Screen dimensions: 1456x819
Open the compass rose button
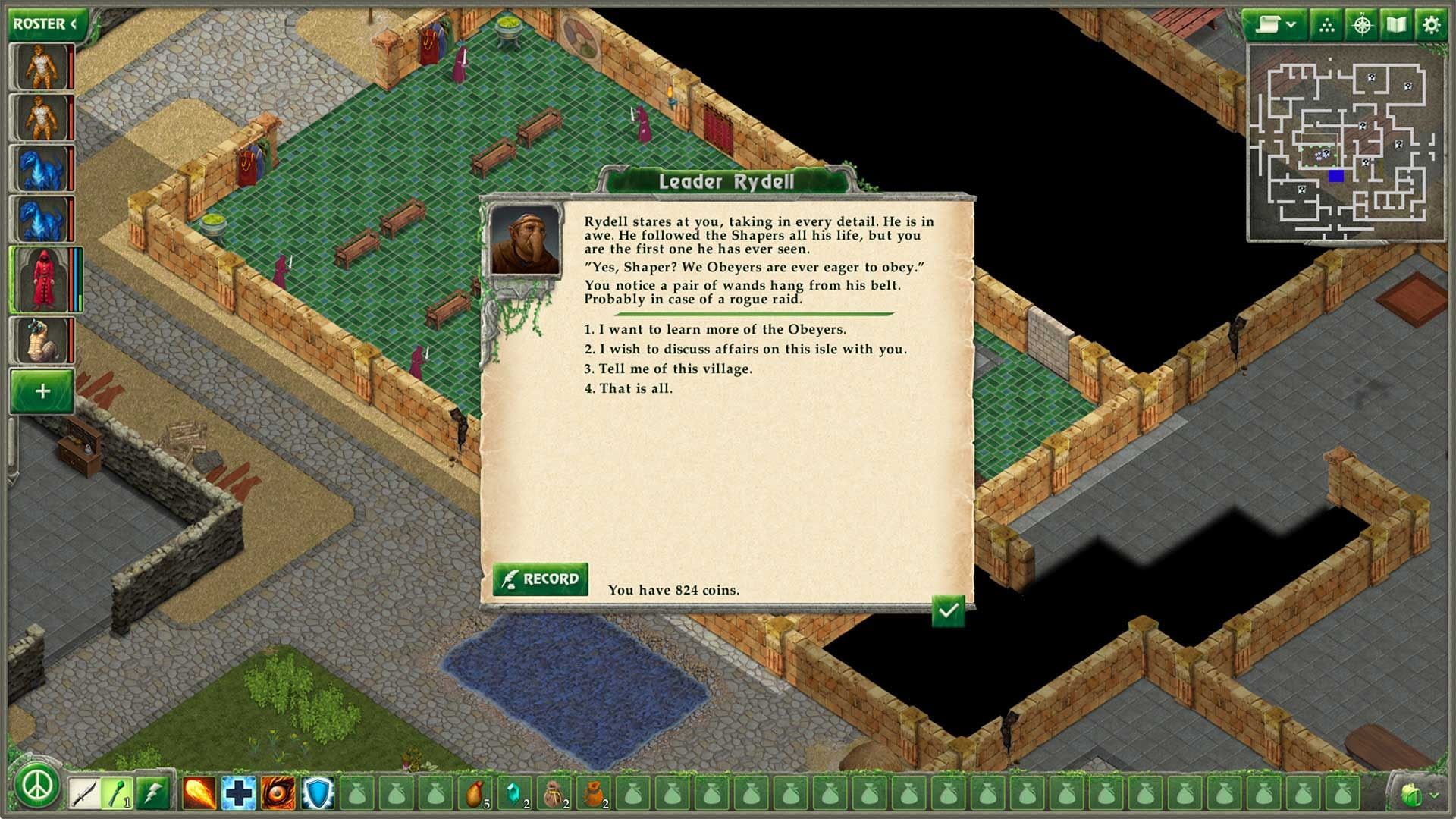click(x=1362, y=25)
